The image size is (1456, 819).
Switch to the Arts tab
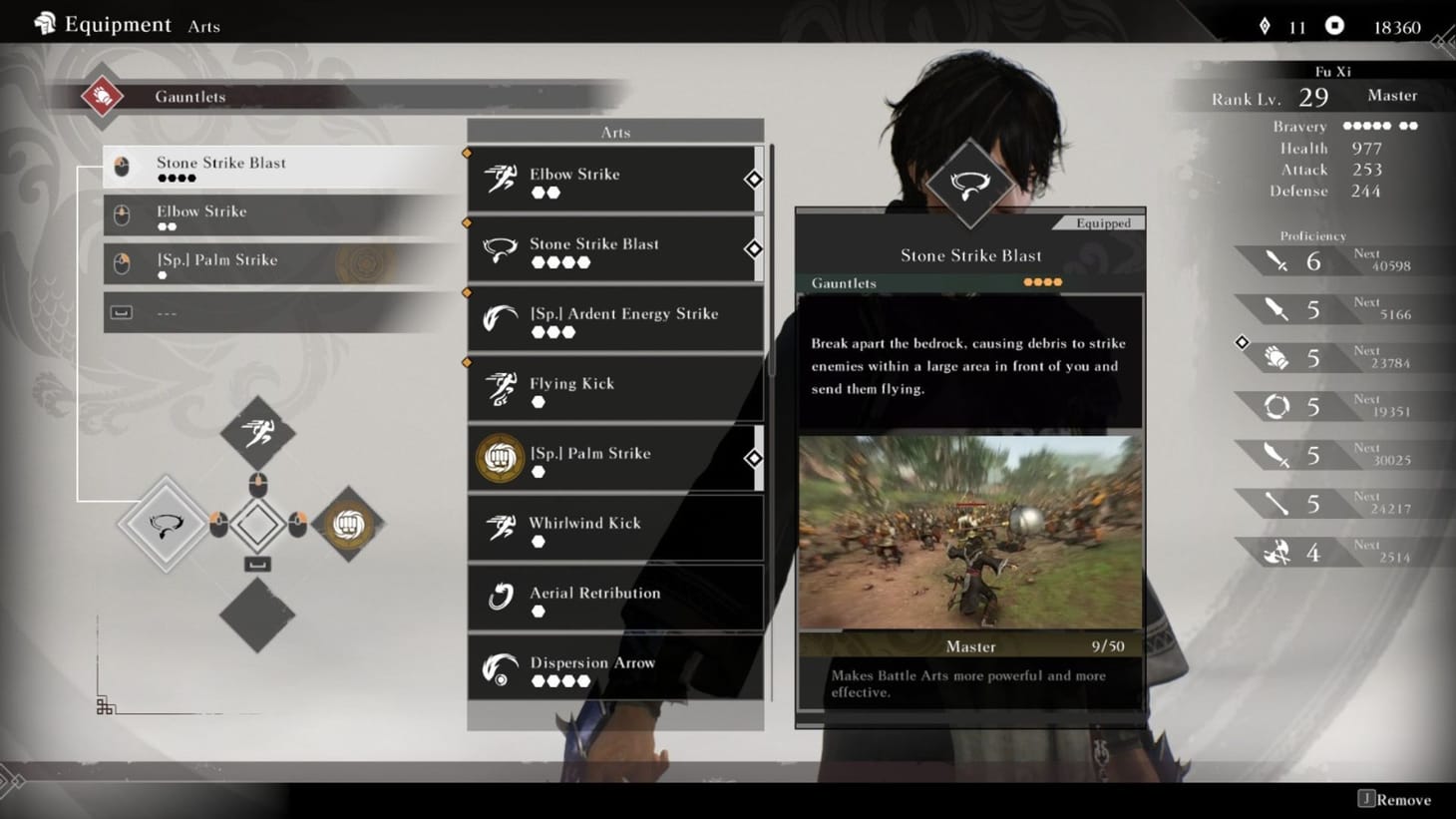click(x=203, y=26)
